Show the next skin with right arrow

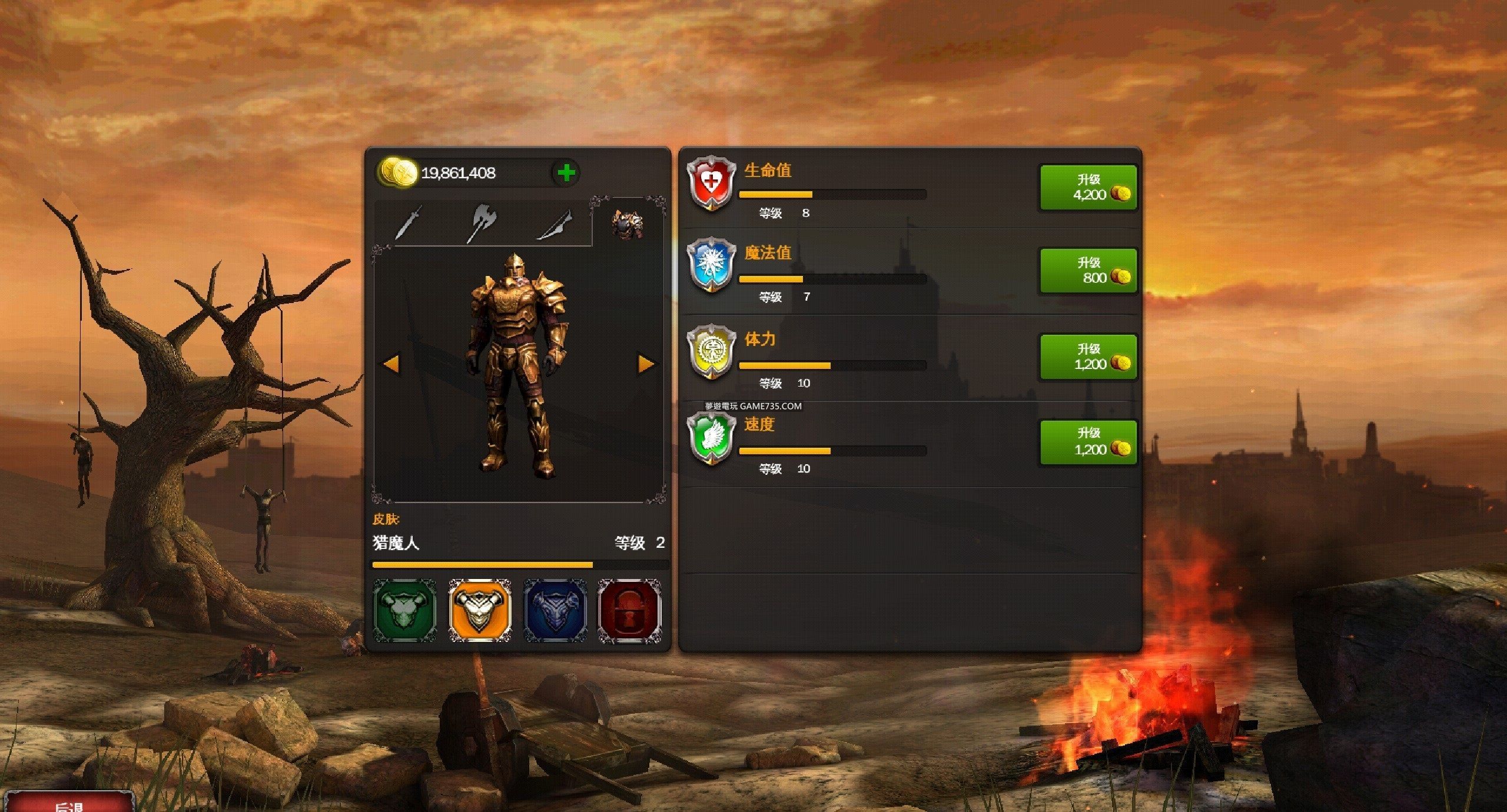click(646, 364)
